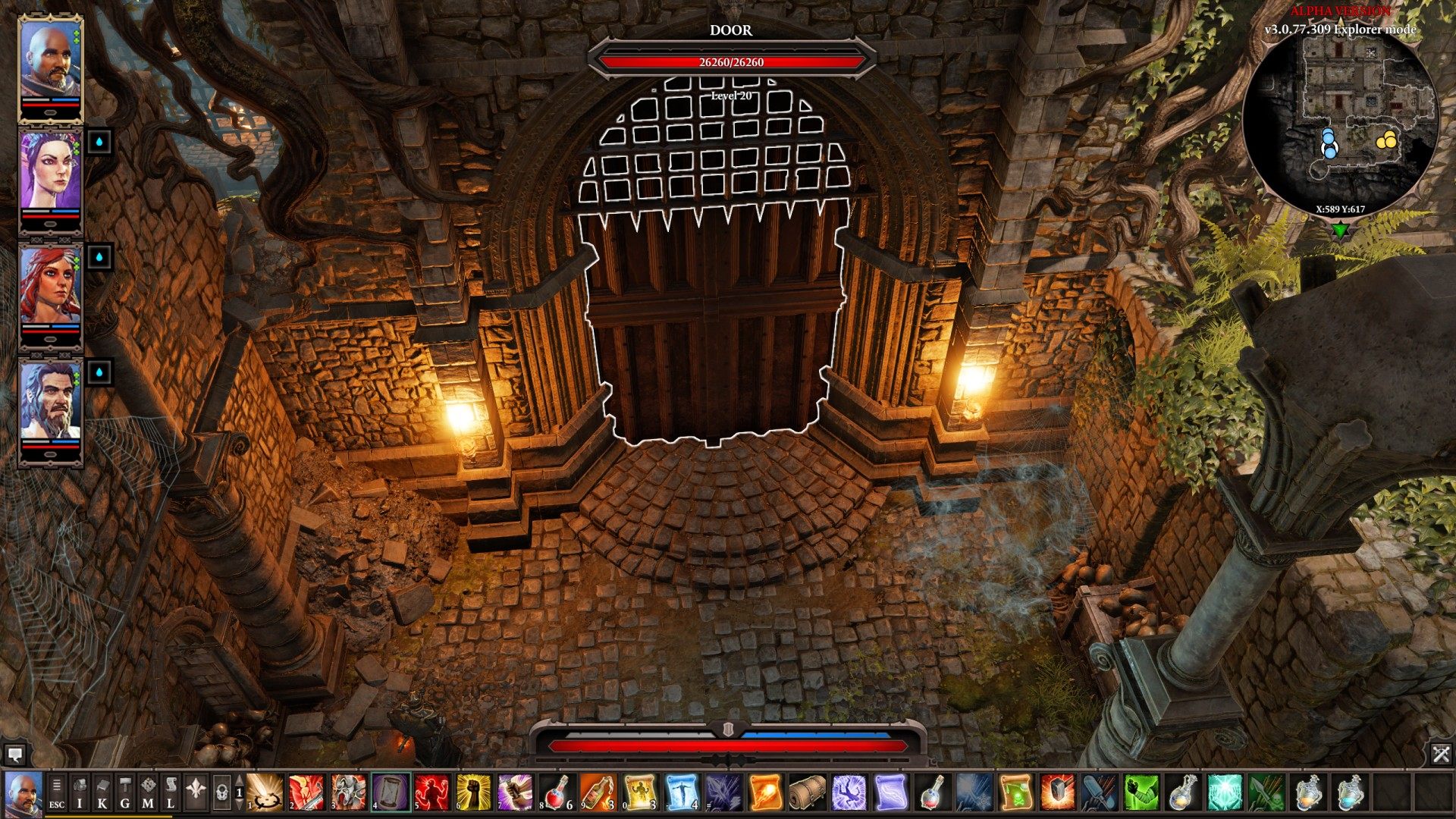Image resolution: width=1456 pixels, height=819 pixels.
Task: Use the red potion in slot 8
Action: pyautogui.click(x=557, y=792)
